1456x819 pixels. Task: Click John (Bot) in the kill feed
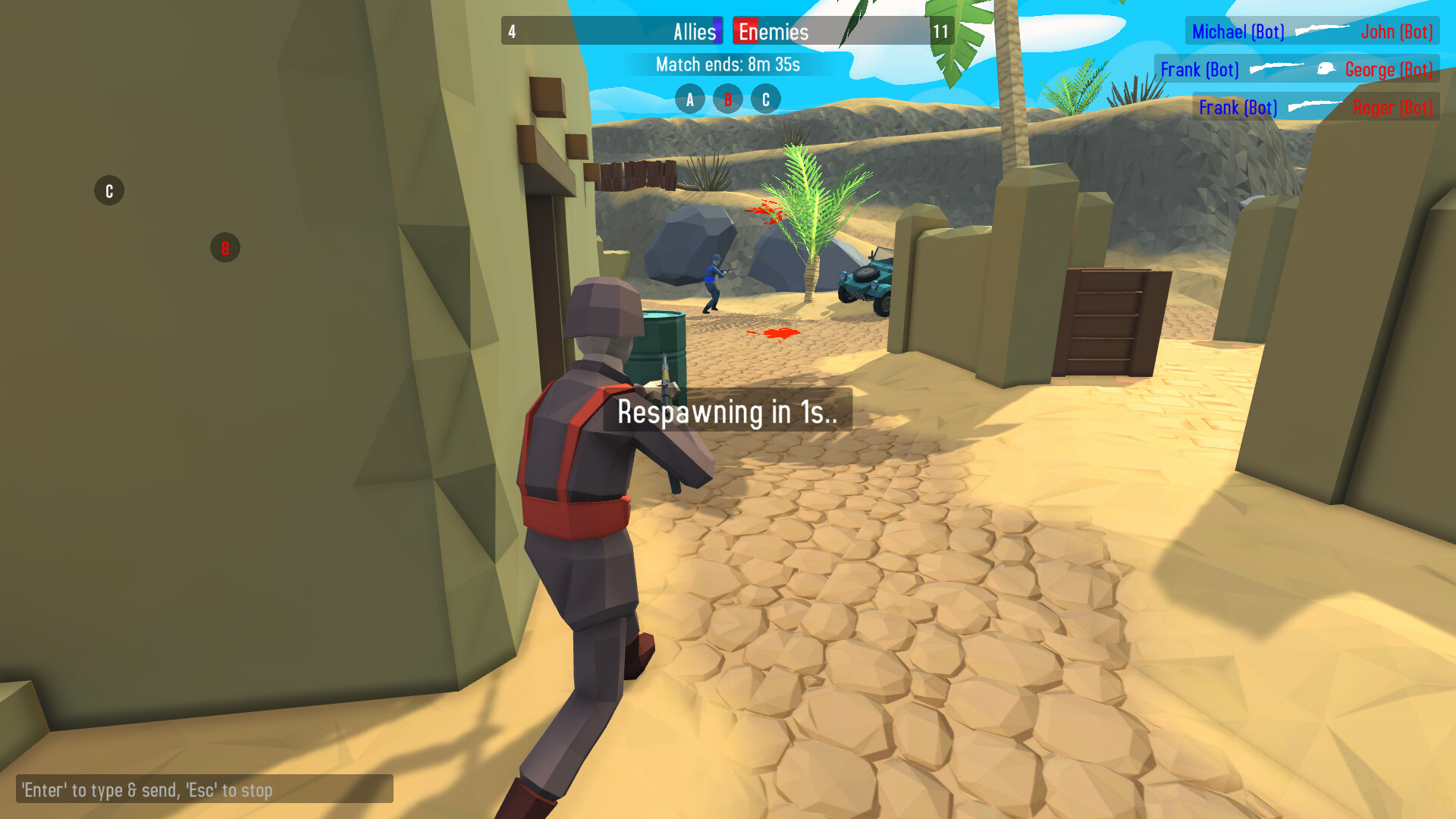pos(1398,31)
